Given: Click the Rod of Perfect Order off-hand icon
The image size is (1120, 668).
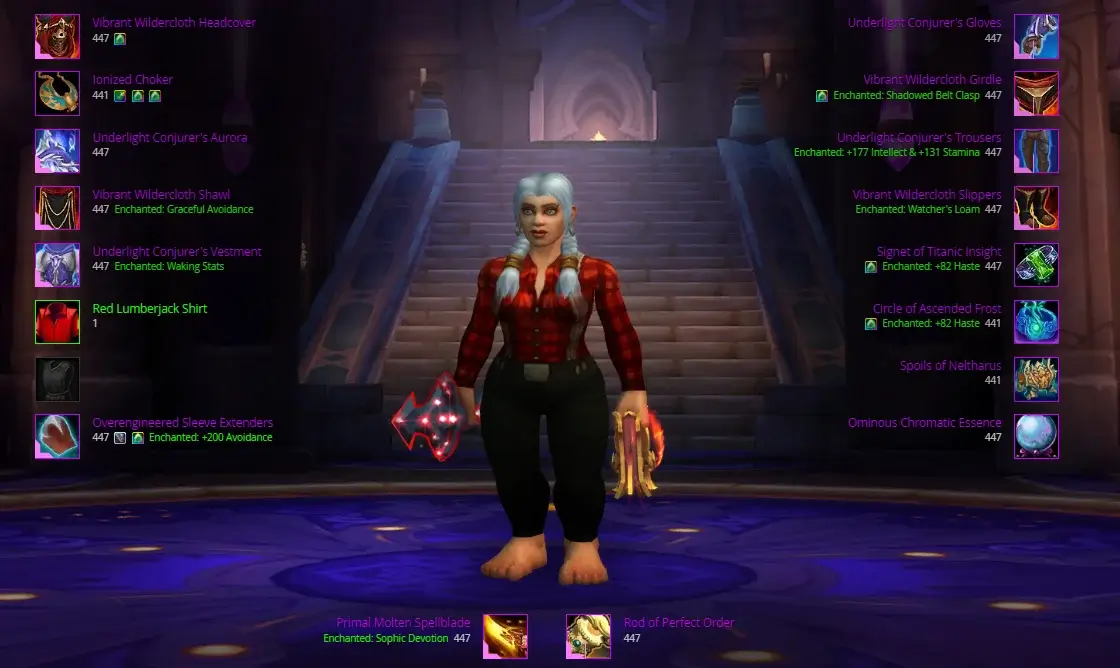Looking at the screenshot, I should coord(588,636).
